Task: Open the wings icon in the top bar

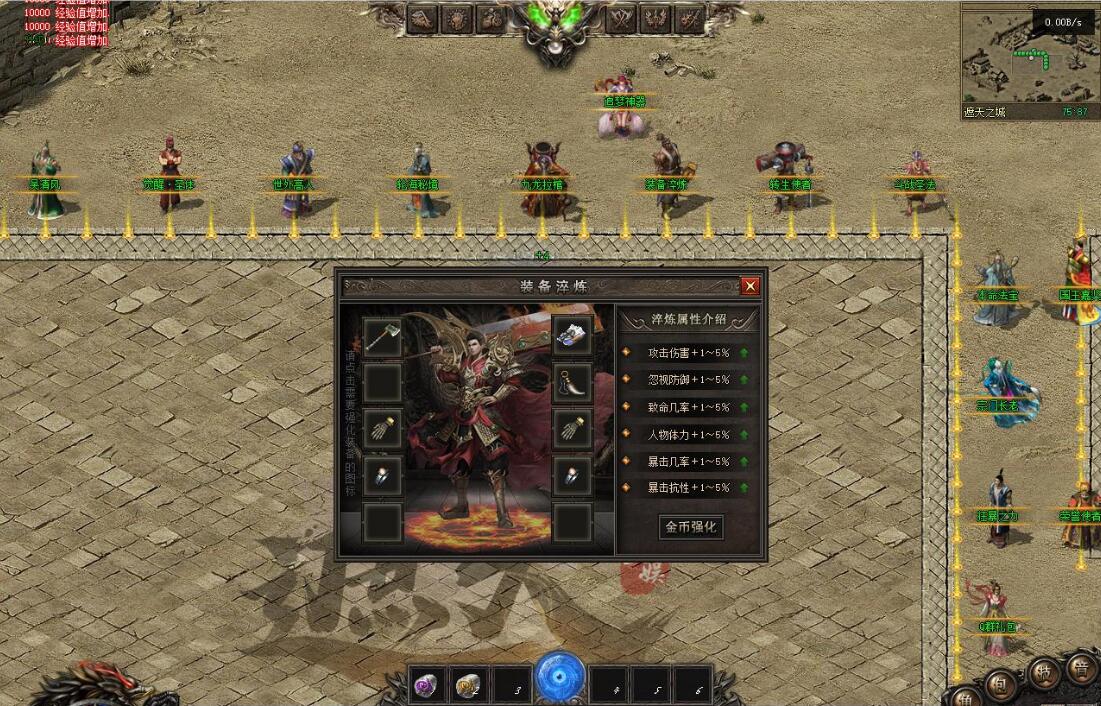Action: pyautogui.click(x=655, y=18)
